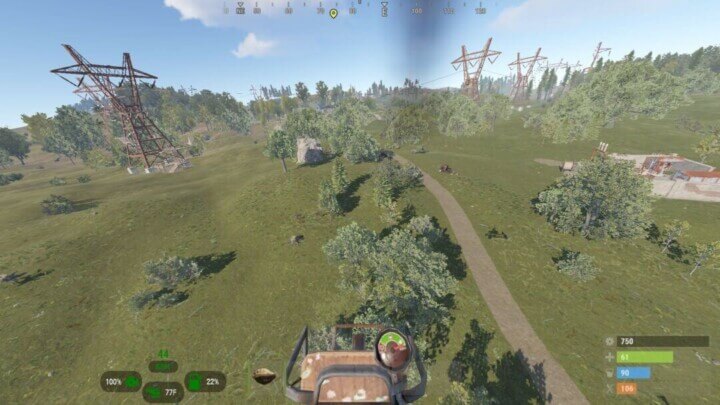The image size is (720, 405).
Task: Click the yellow map marker on the compass
Action: pos(333,13)
